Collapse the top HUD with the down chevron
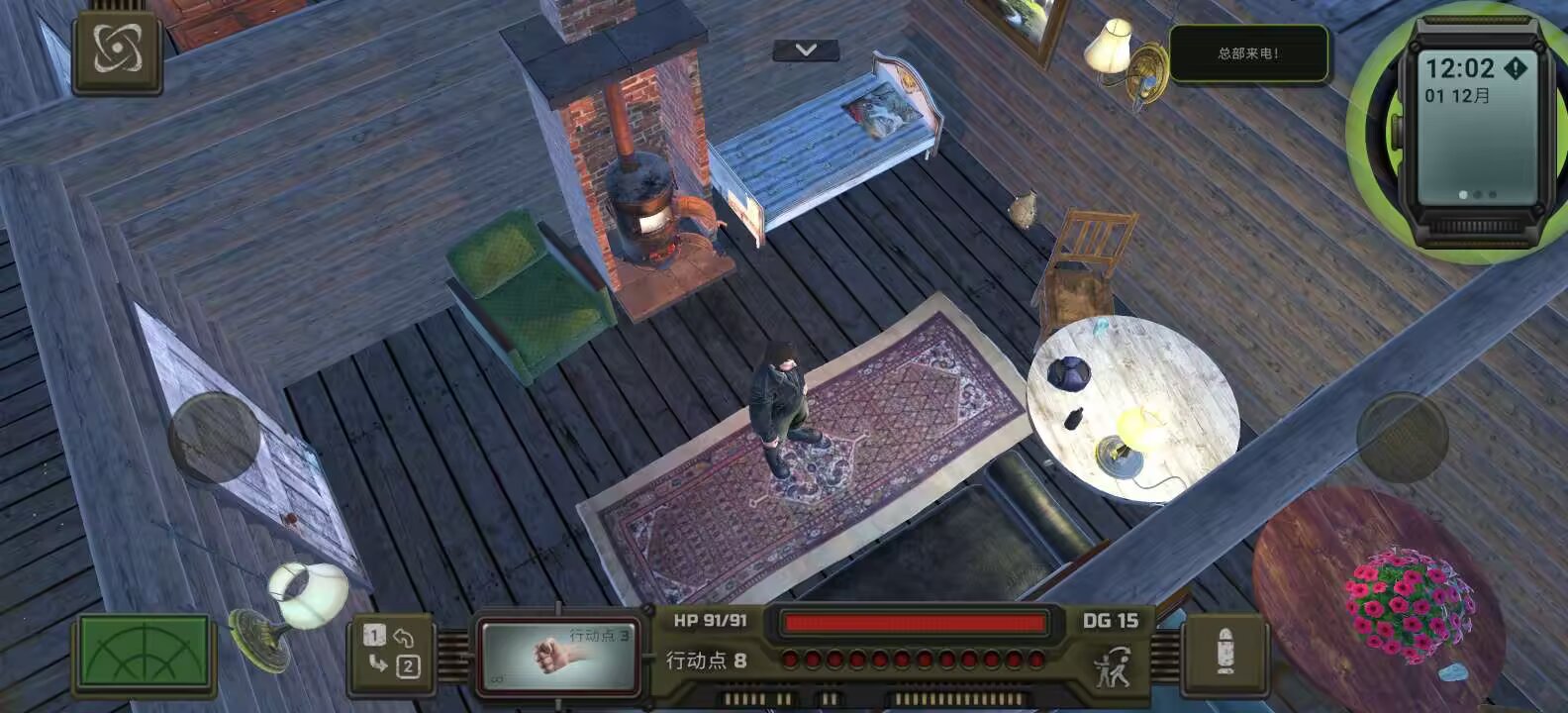Screen dimensions: 1568x713 pyautogui.click(x=806, y=50)
